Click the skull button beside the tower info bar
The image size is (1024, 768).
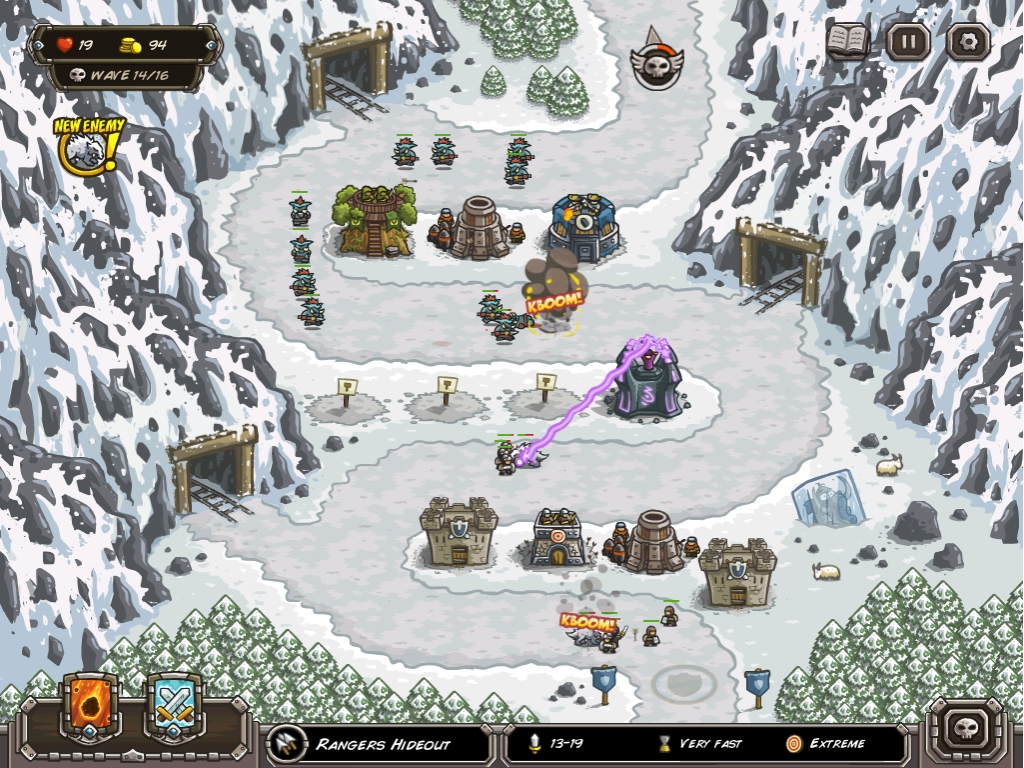[966, 728]
